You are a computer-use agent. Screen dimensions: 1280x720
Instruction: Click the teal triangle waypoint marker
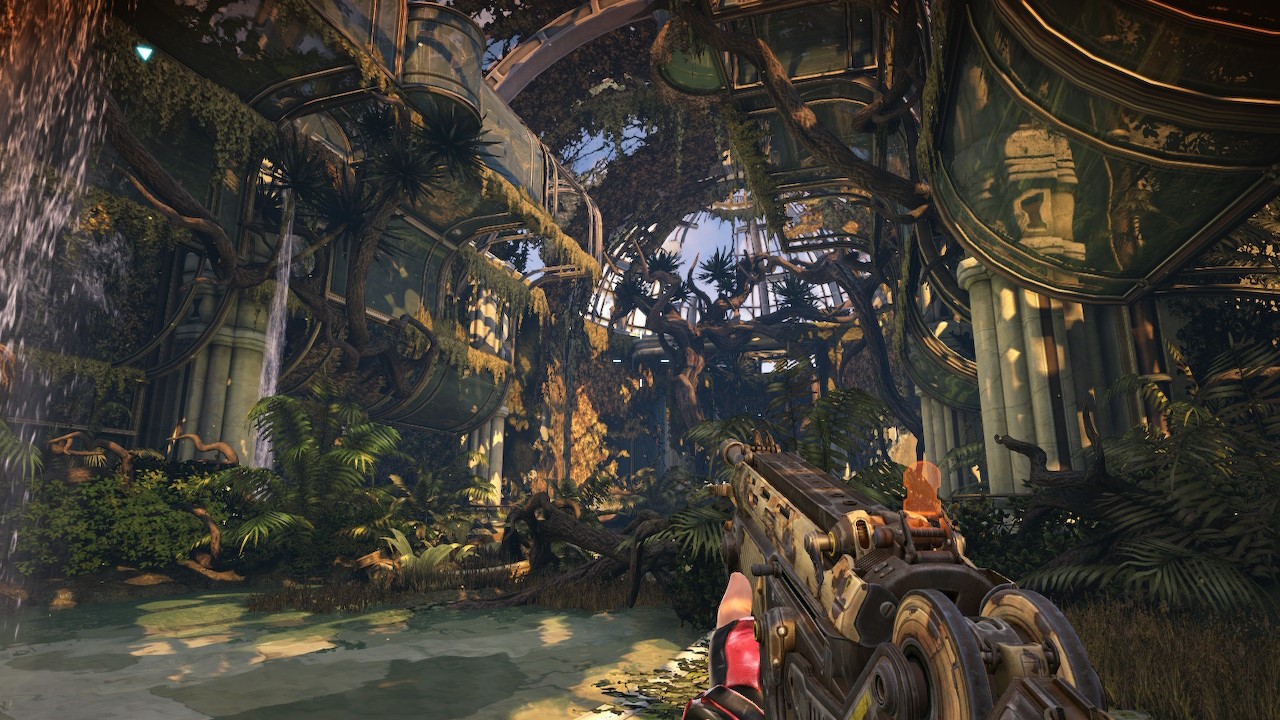tap(144, 52)
